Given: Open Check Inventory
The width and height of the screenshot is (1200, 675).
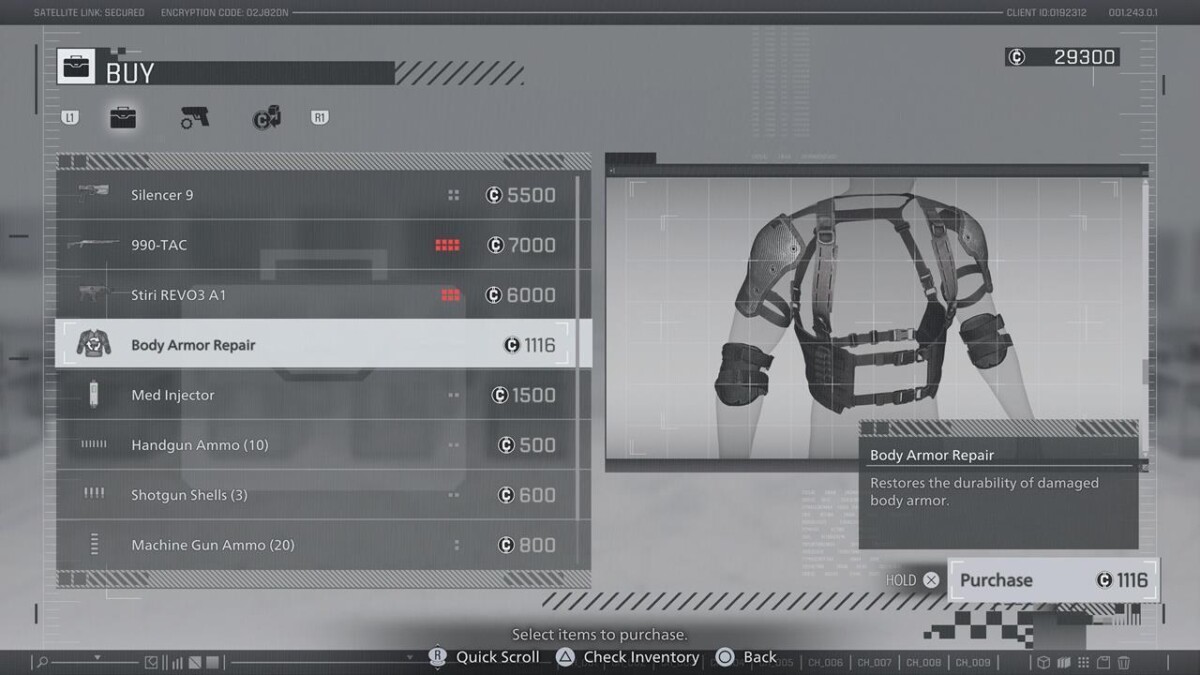Looking at the screenshot, I should [628, 657].
